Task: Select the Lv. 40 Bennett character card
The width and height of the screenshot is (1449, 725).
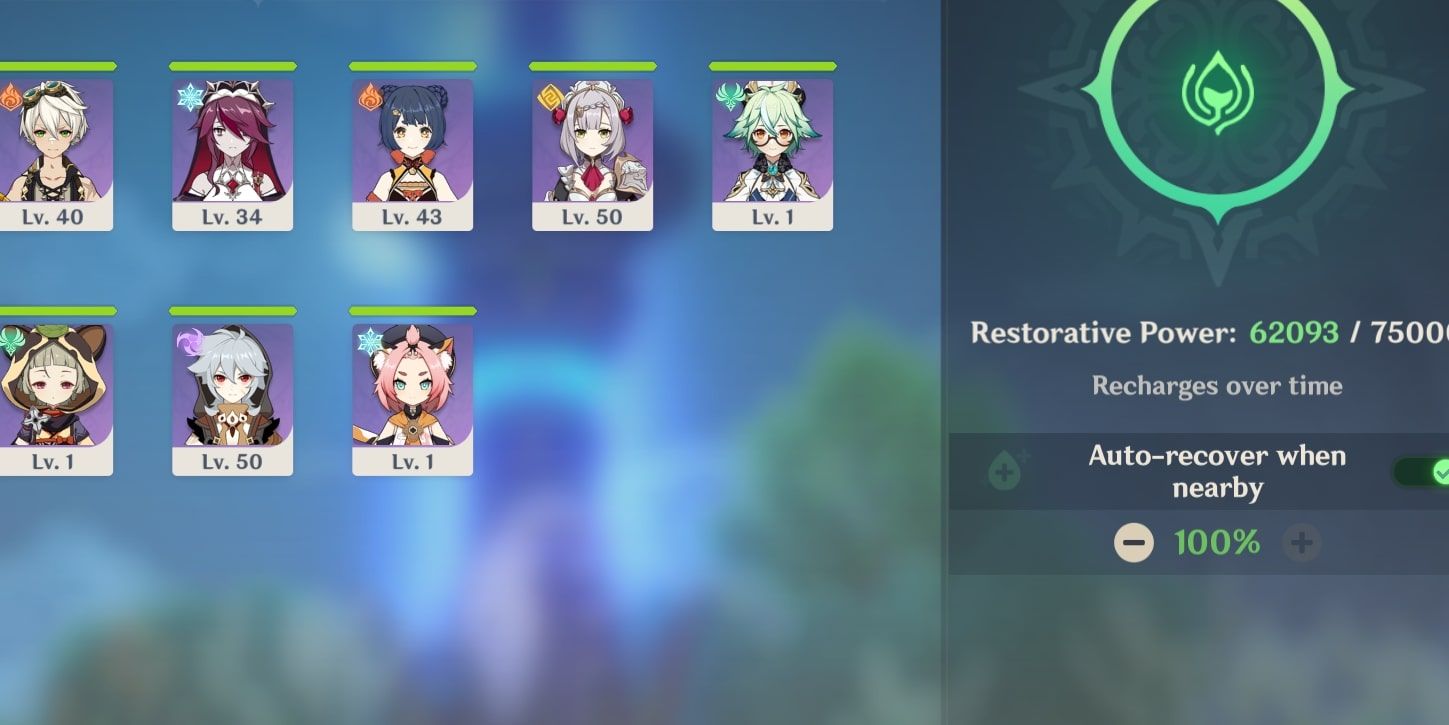Action: pyautogui.click(x=55, y=154)
